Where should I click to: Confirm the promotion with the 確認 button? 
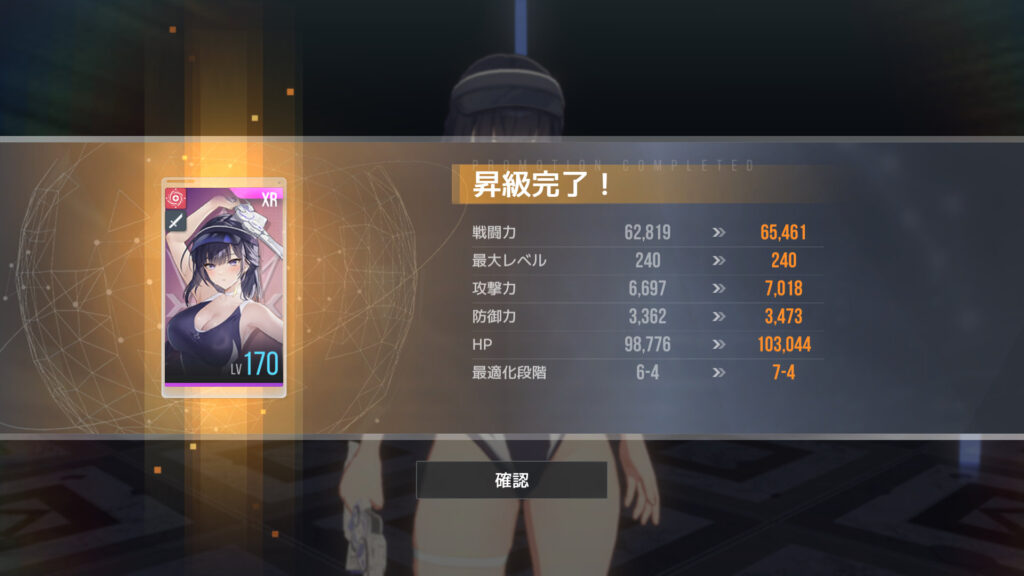pyautogui.click(x=511, y=480)
